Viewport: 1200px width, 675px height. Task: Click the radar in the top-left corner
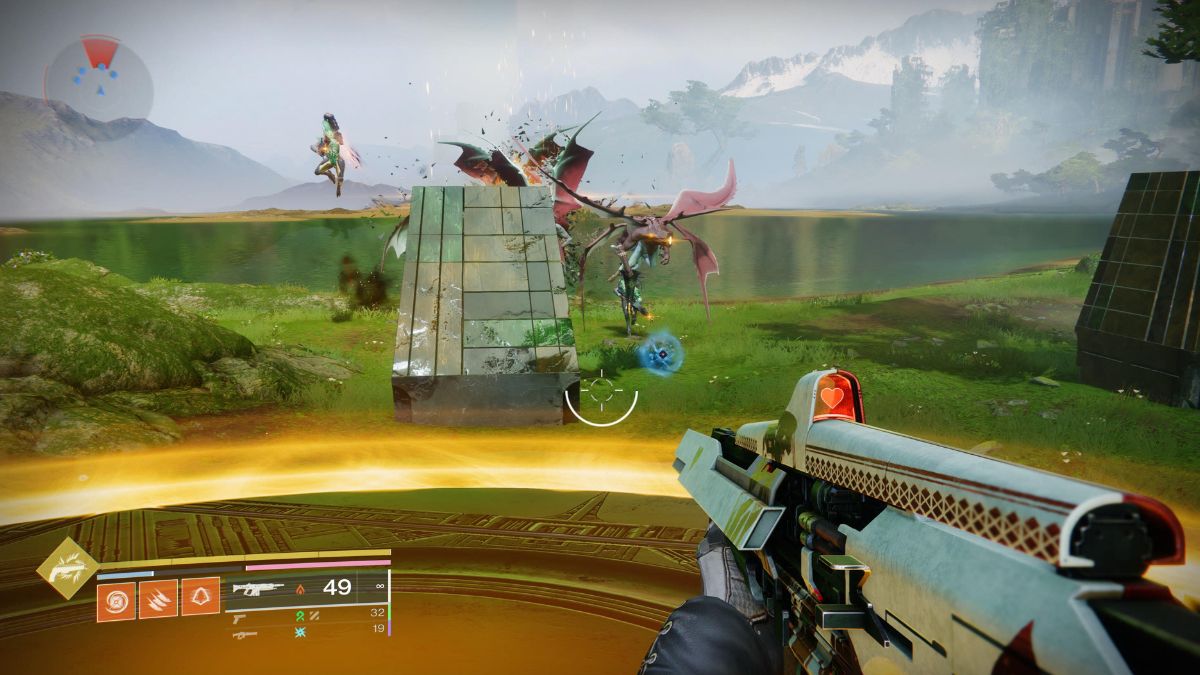[x=98, y=79]
